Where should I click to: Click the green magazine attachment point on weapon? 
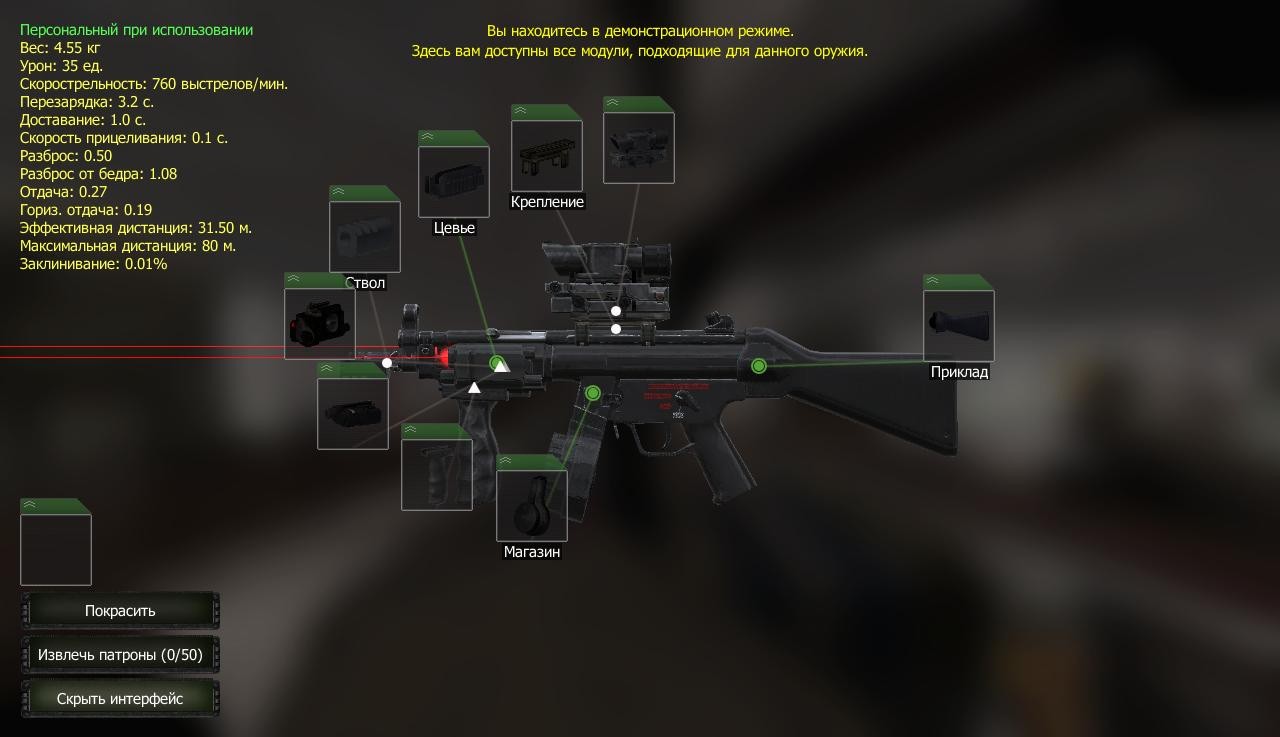(593, 393)
